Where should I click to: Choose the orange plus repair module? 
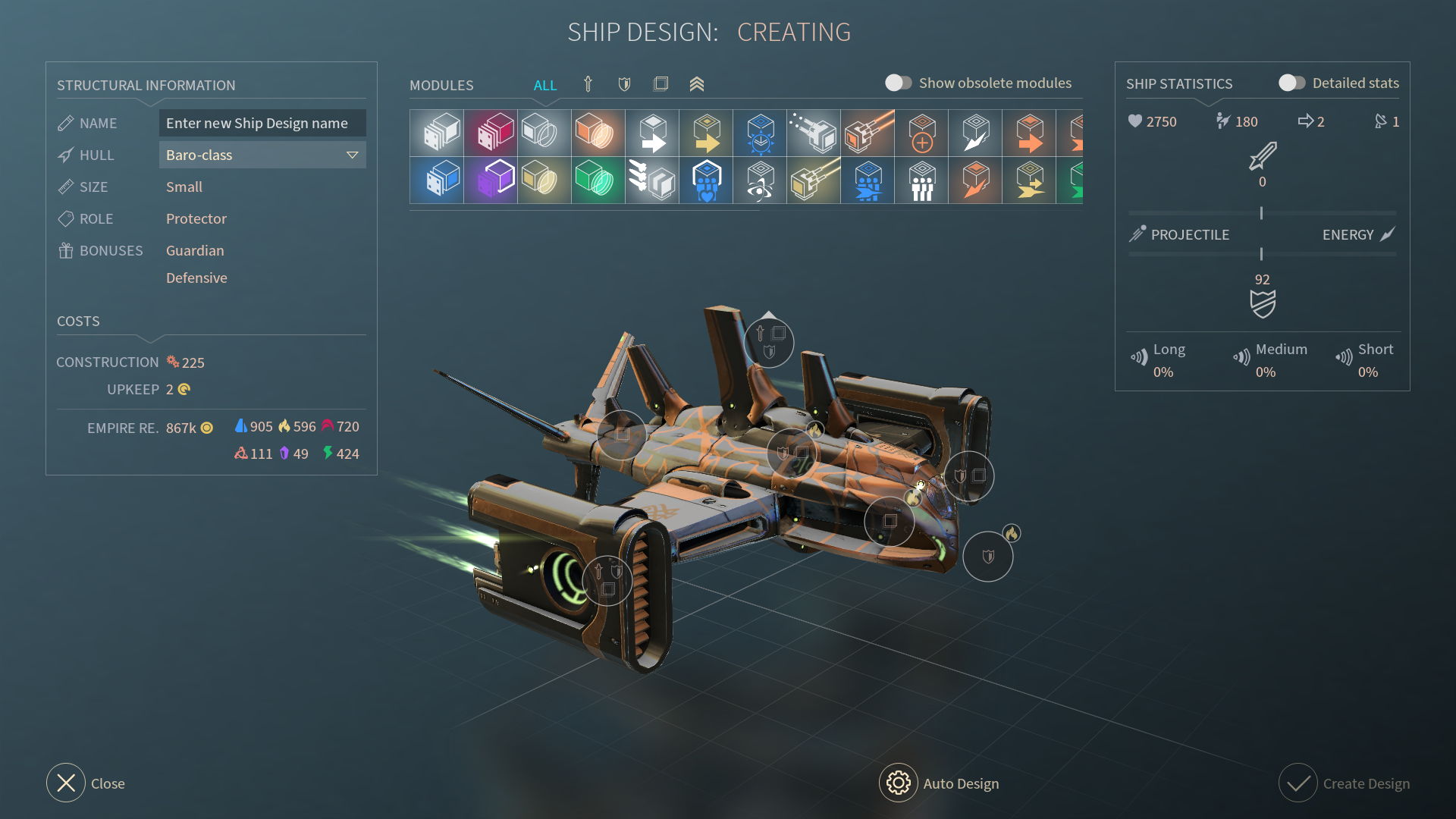921,133
